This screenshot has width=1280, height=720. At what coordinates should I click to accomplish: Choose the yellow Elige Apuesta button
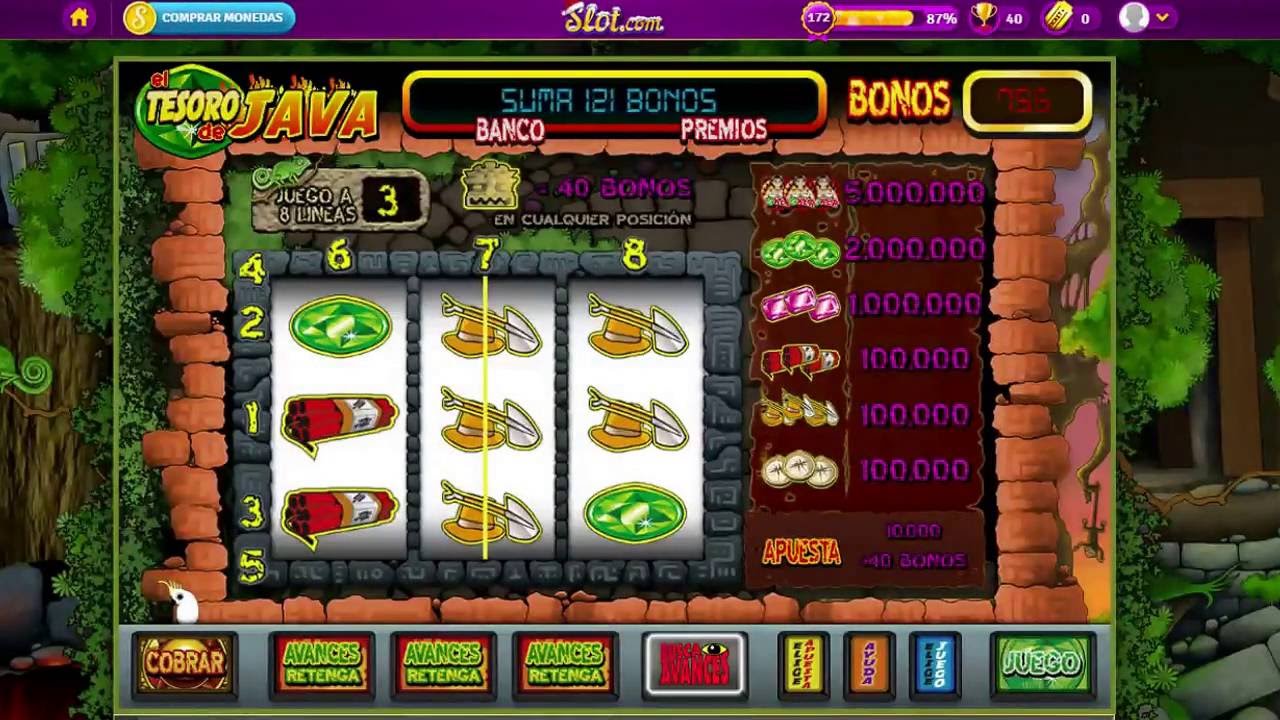coord(803,662)
